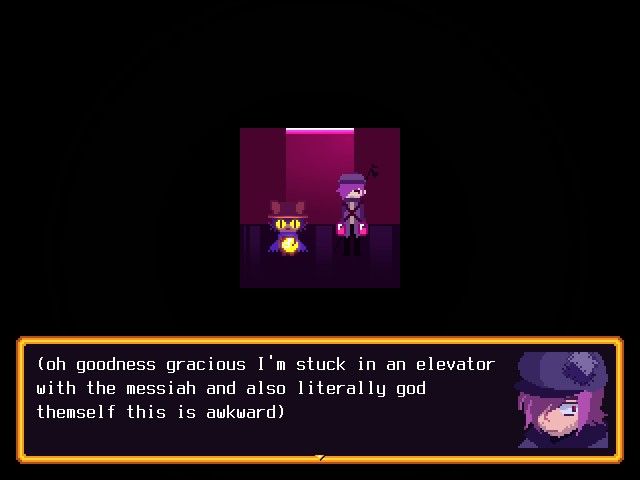The image size is (640, 480).
Task: Click the dialogue continue arrow
Action: pos(320,458)
